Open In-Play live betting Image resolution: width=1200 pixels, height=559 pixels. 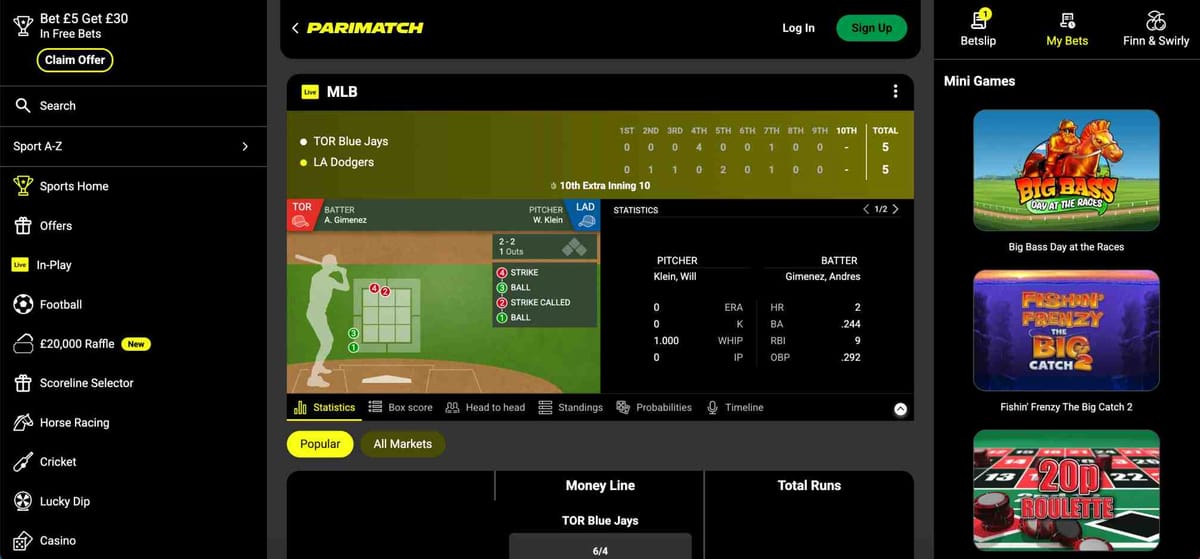(x=53, y=265)
